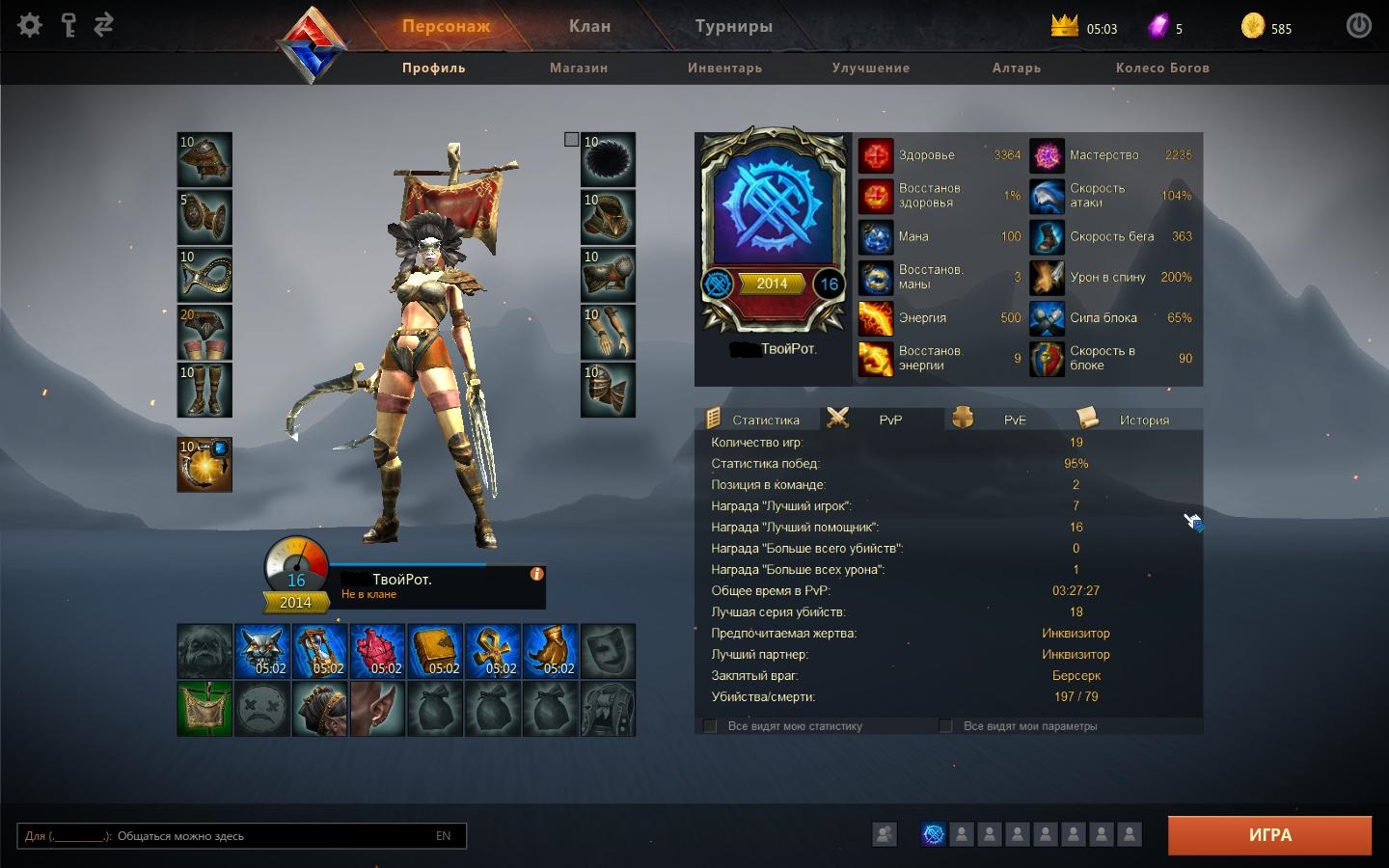Click the power button to exit

1358,26
